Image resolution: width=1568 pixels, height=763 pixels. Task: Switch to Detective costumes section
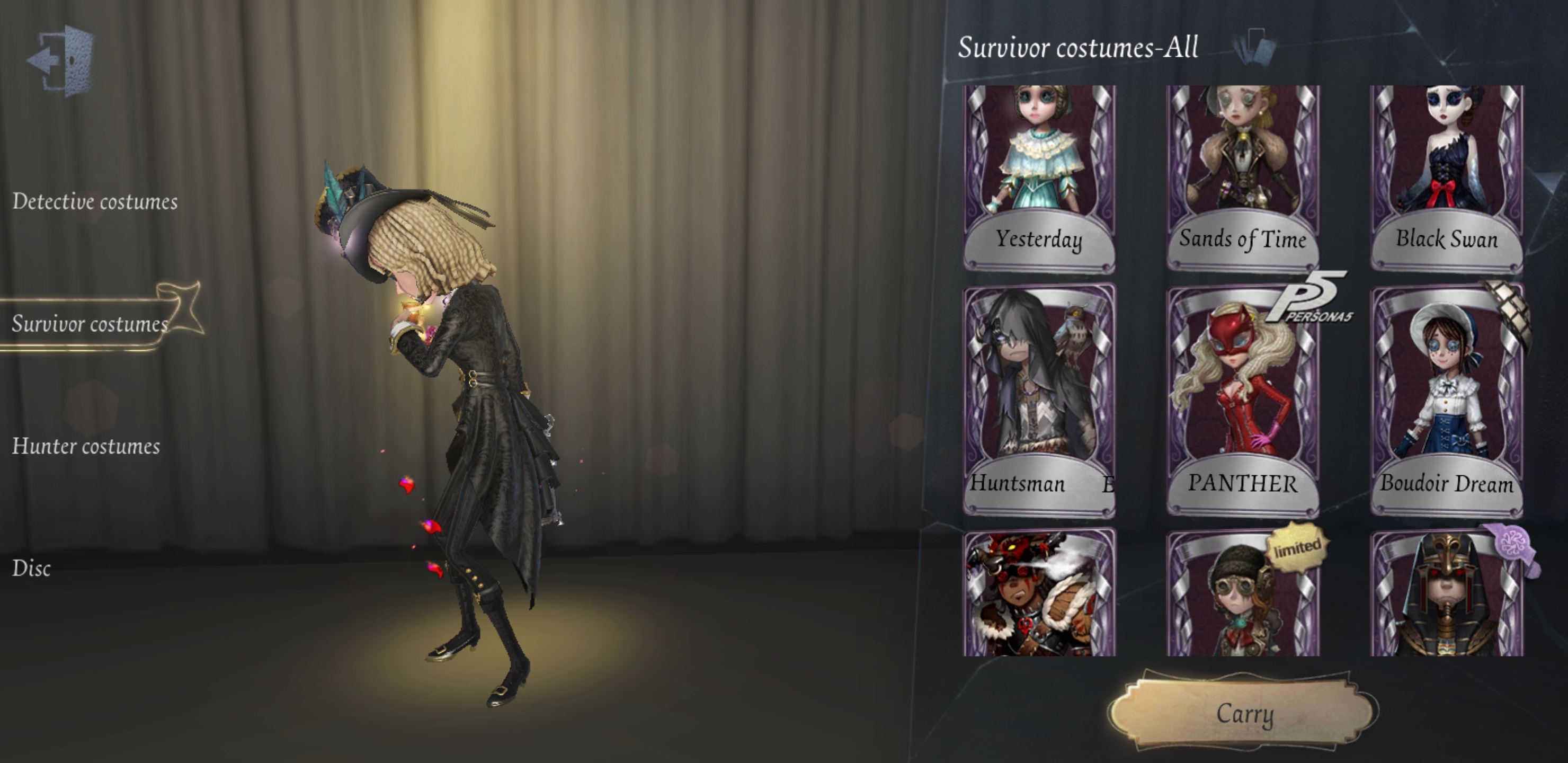pyautogui.click(x=95, y=202)
